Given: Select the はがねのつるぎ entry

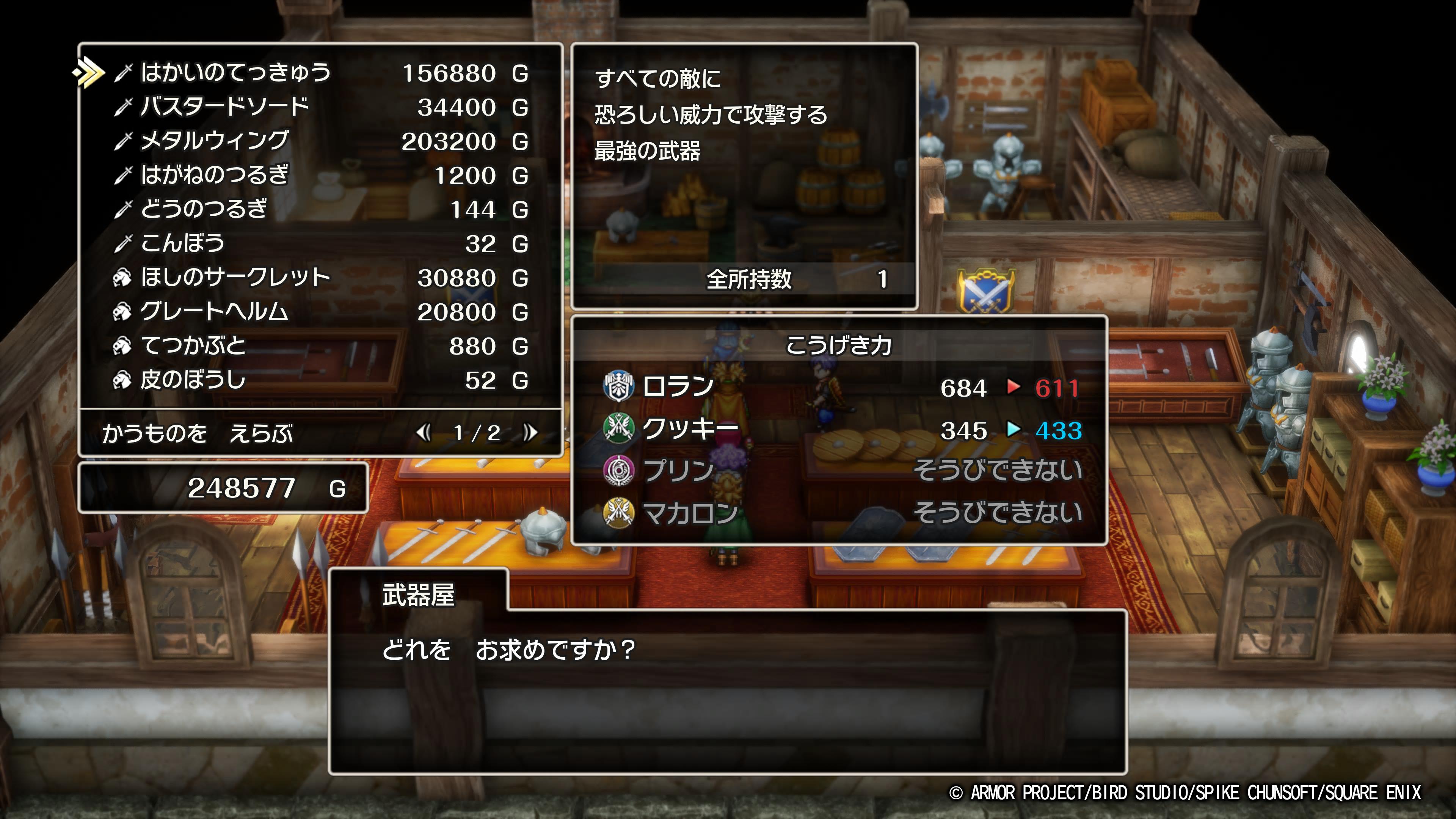Looking at the screenshot, I should click(214, 175).
